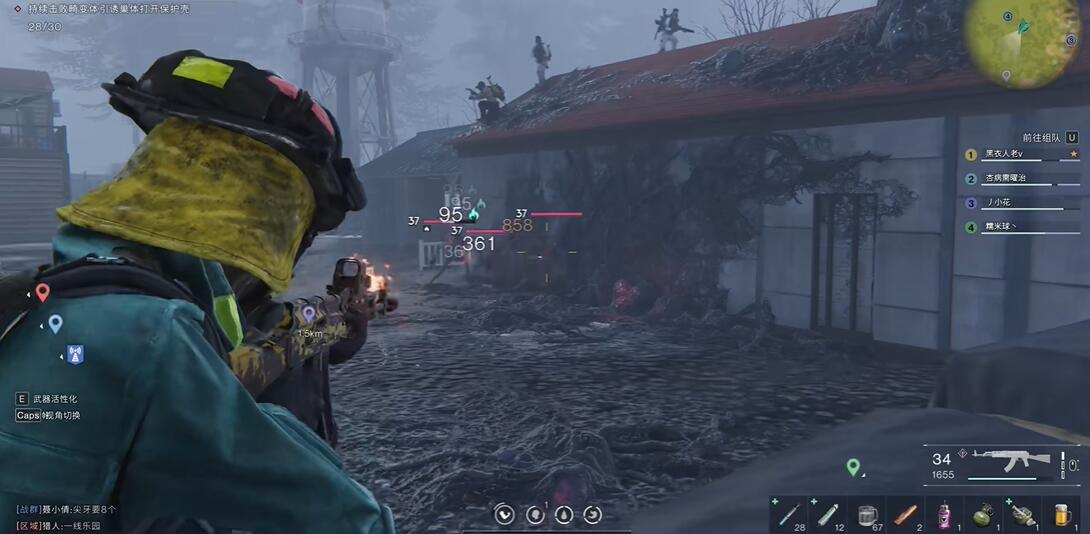Viewport: 1090px width, 534px height.
Task: Select the beer mug hotbar slot
Action: (x=1061, y=514)
